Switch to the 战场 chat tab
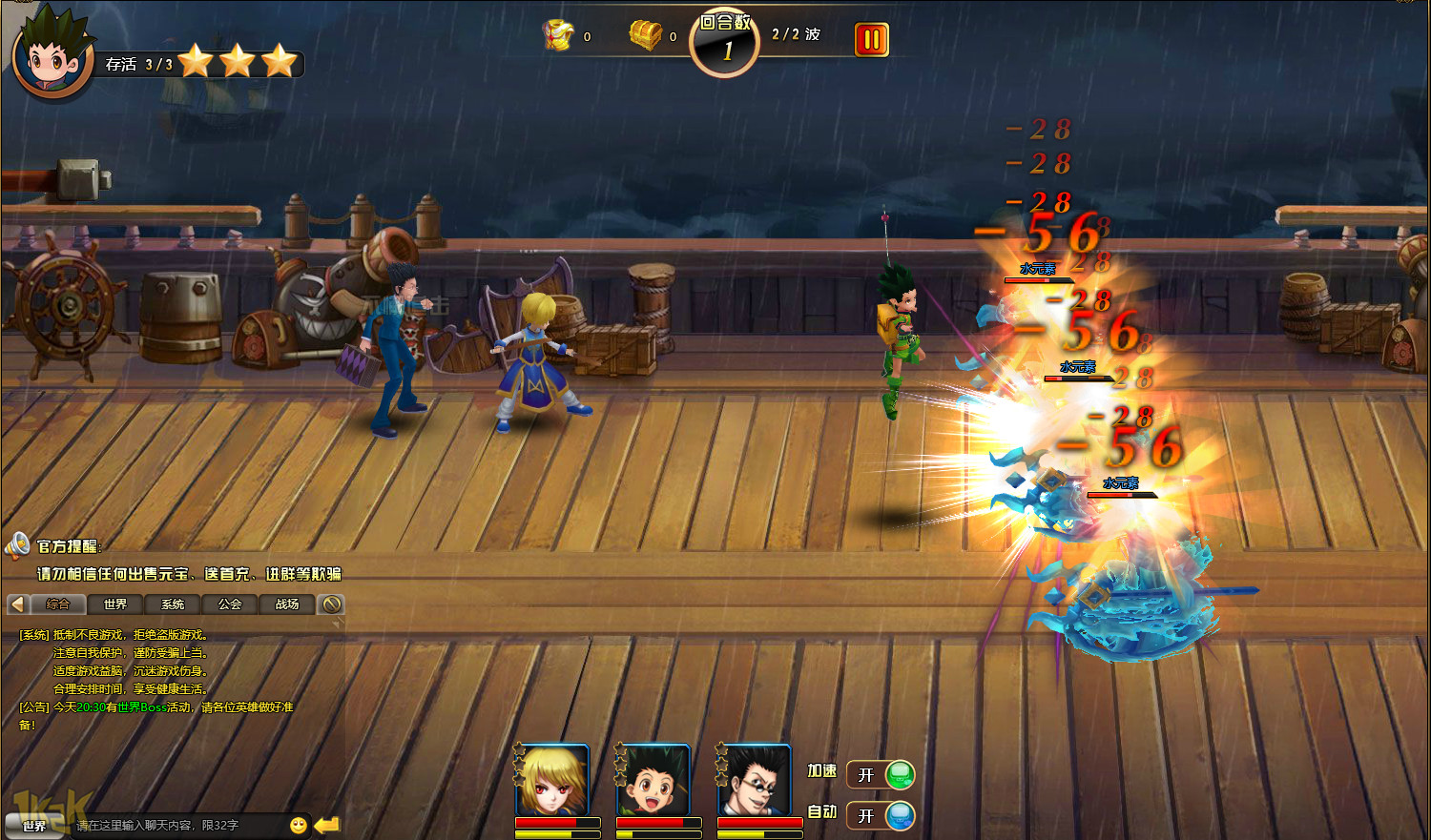Screen dimensions: 1431x840 [x=287, y=604]
